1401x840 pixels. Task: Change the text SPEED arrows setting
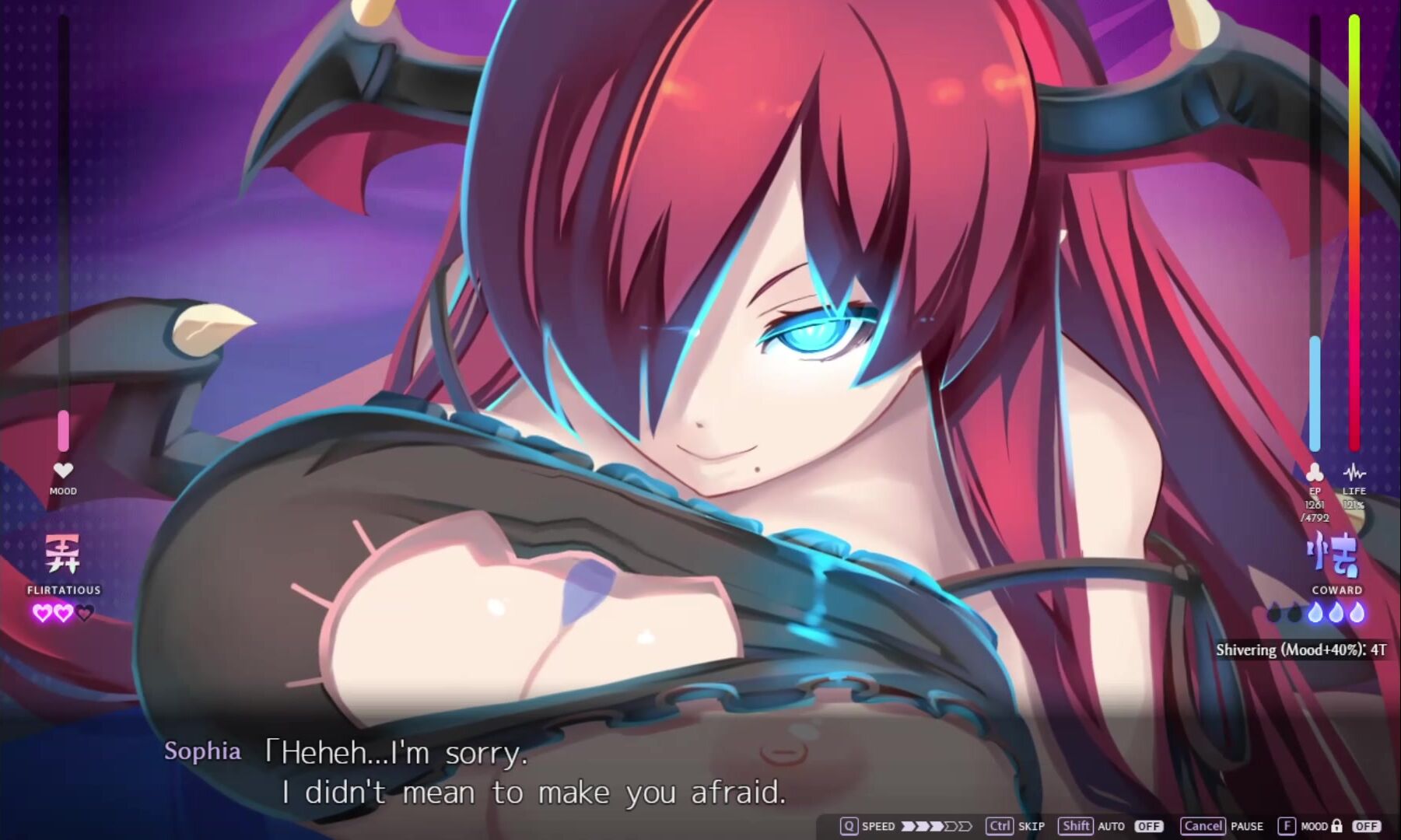point(937,826)
